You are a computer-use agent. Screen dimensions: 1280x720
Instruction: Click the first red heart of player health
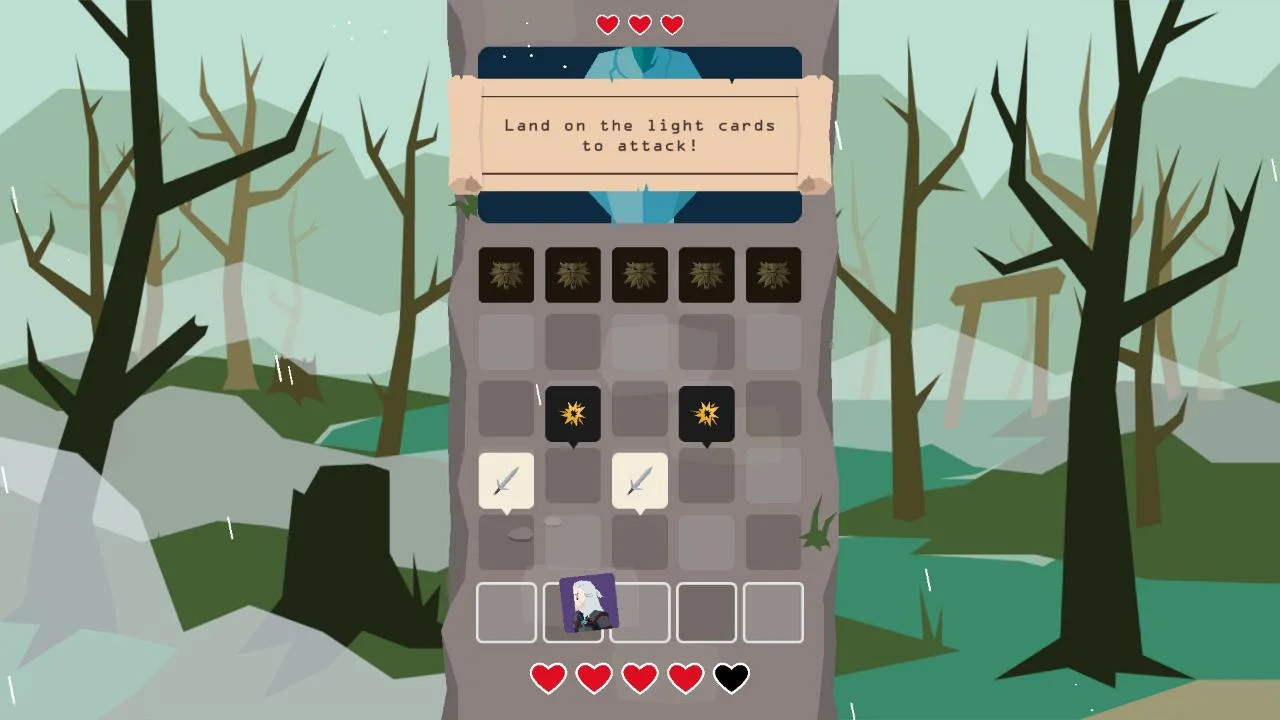click(548, 677)
